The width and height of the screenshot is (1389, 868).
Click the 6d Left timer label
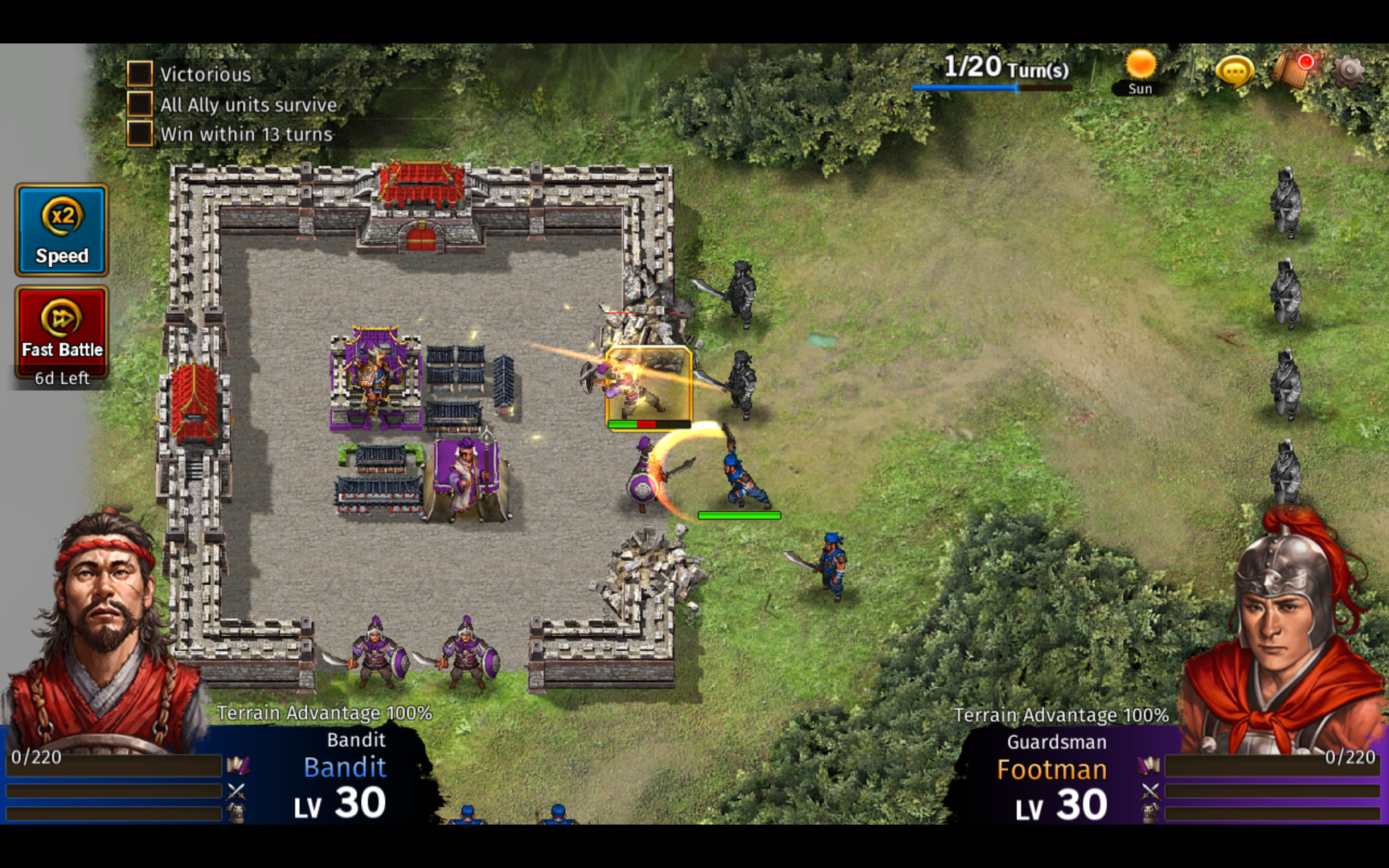coord(62,378)
